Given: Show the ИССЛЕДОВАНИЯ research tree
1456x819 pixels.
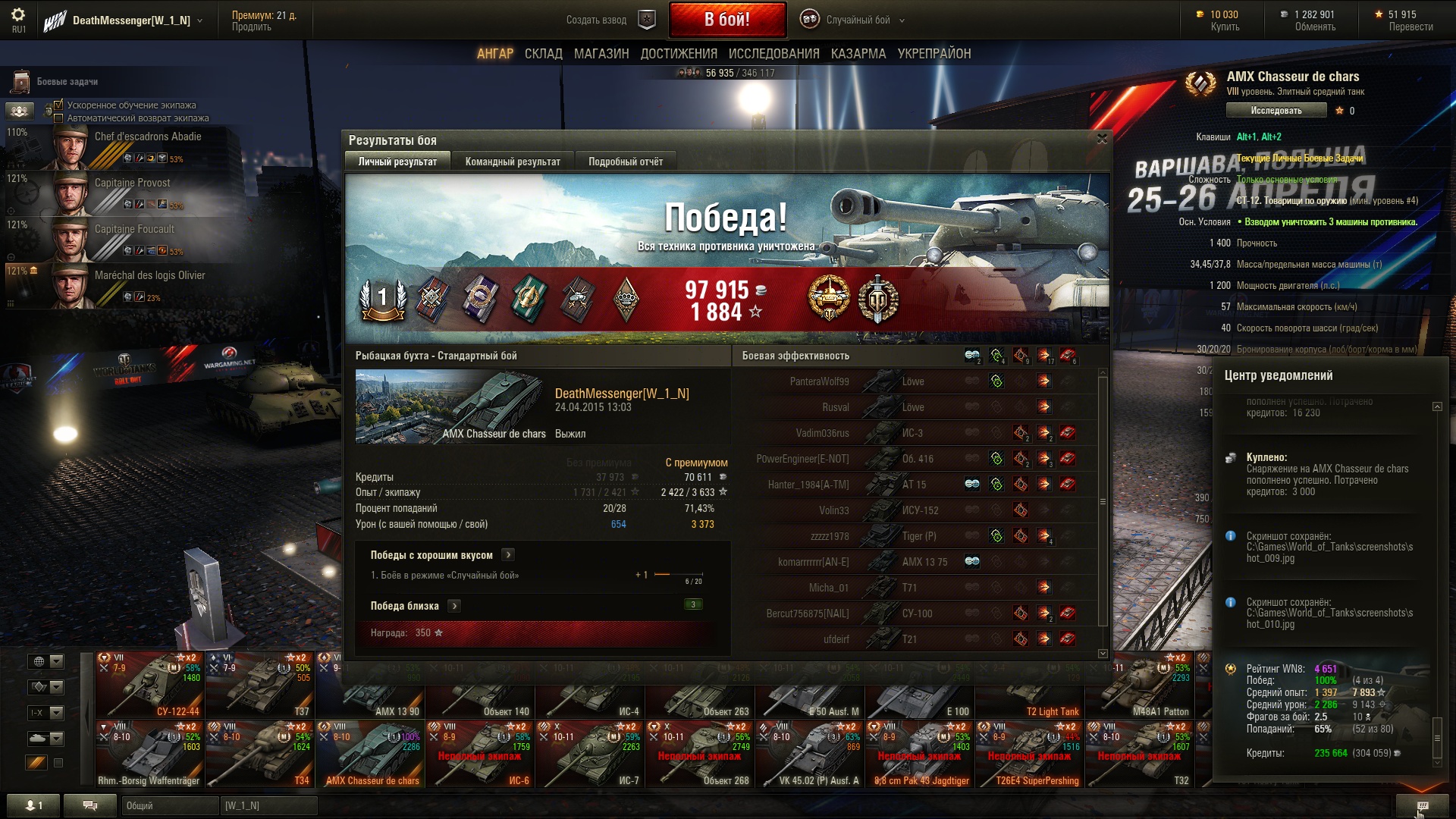Looking at the screenshot, I should coord(773,54).
